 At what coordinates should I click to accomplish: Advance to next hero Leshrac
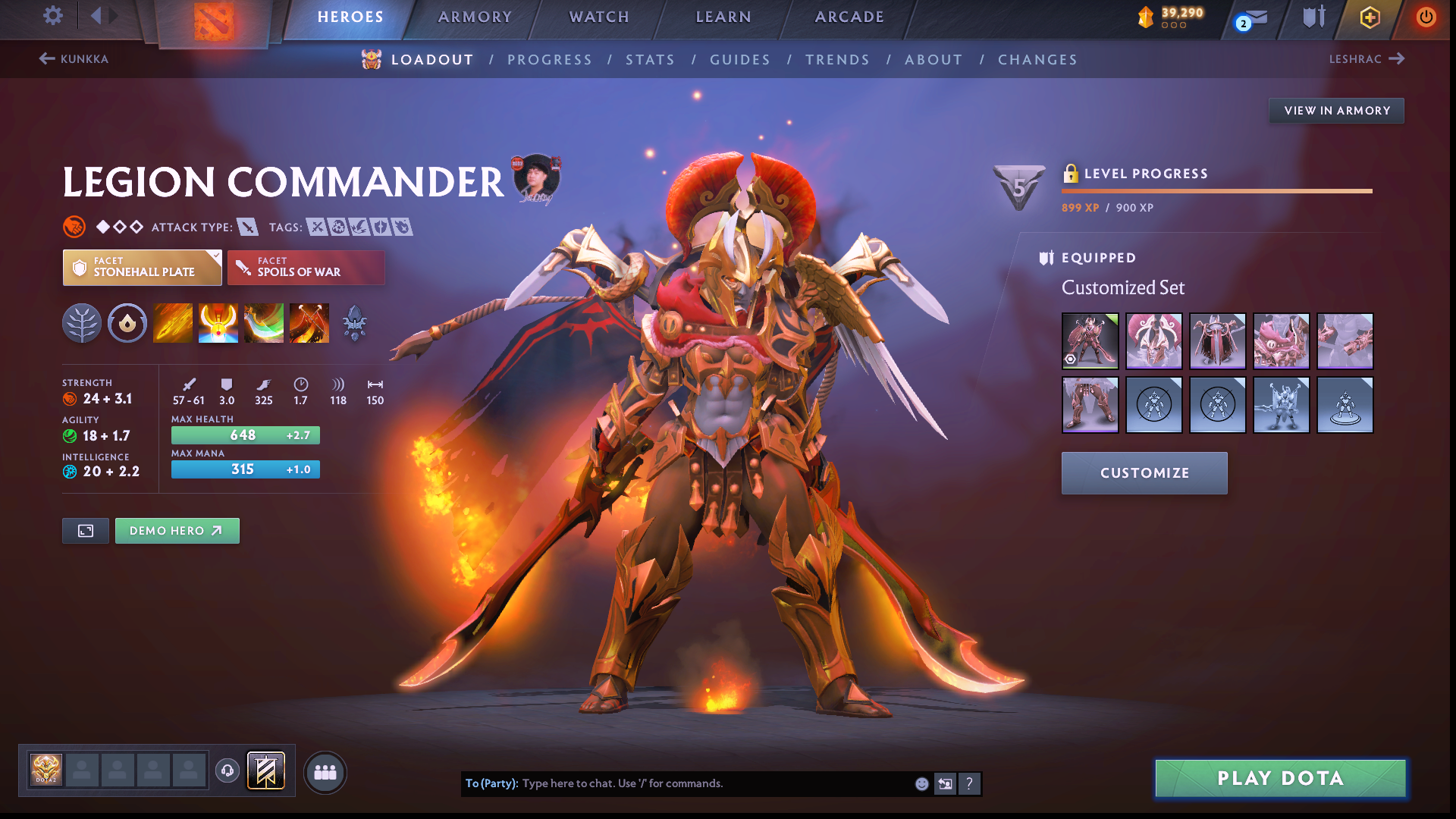1366,59
